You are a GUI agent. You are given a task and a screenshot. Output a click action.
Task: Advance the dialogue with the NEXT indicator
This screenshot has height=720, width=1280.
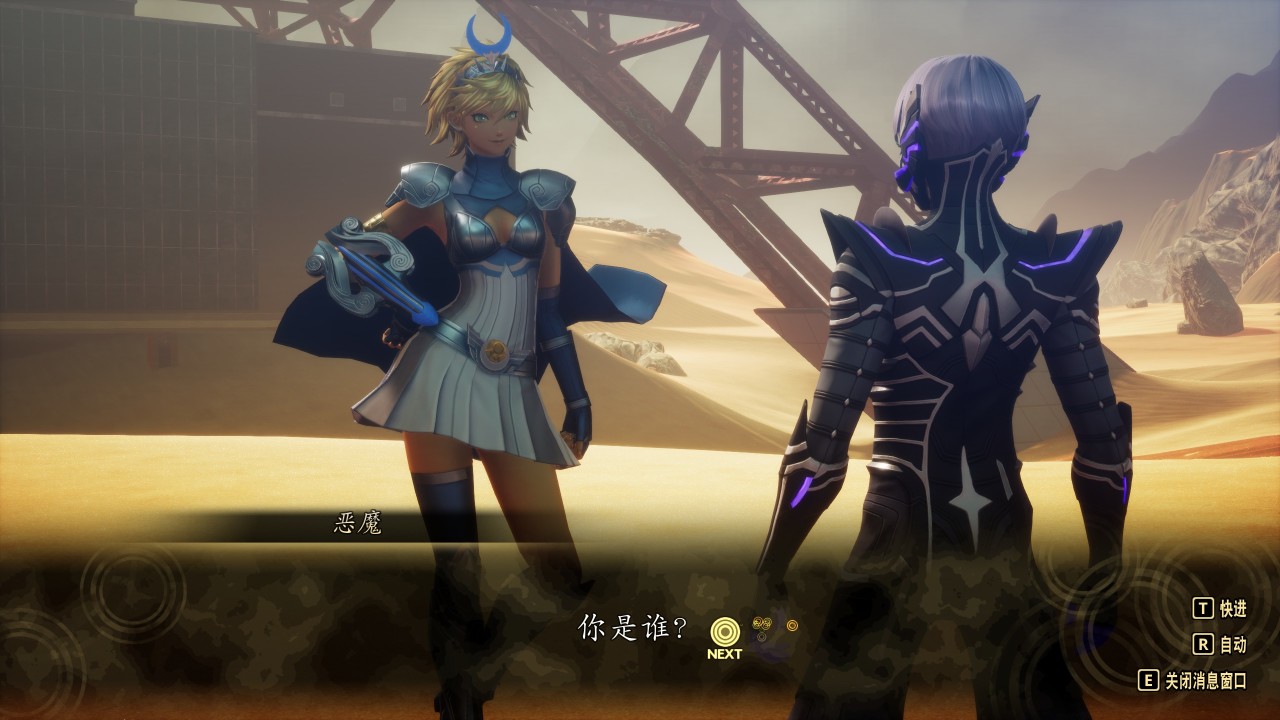[725, 635]
